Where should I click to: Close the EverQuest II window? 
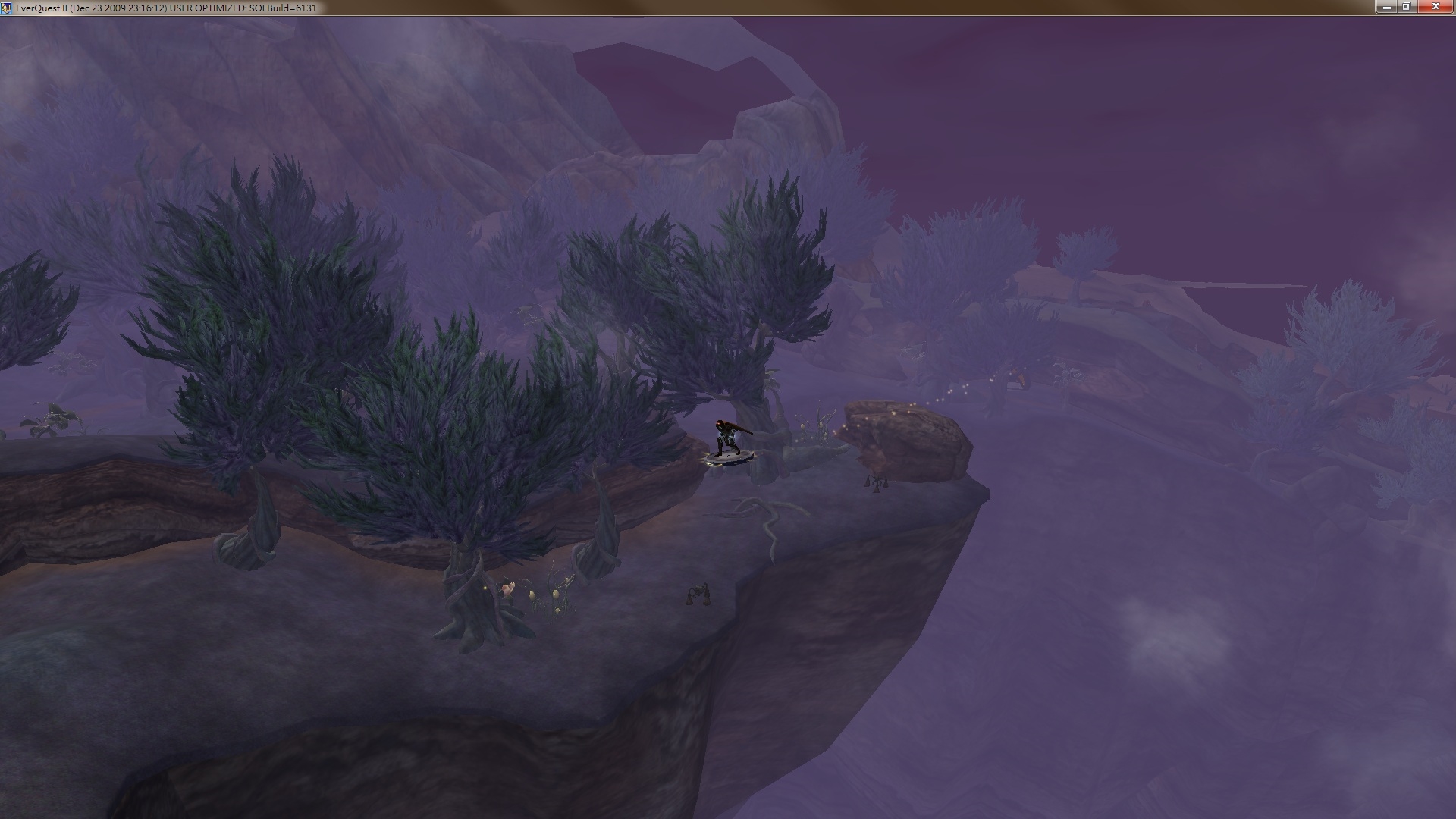[x=1436, y=7]
